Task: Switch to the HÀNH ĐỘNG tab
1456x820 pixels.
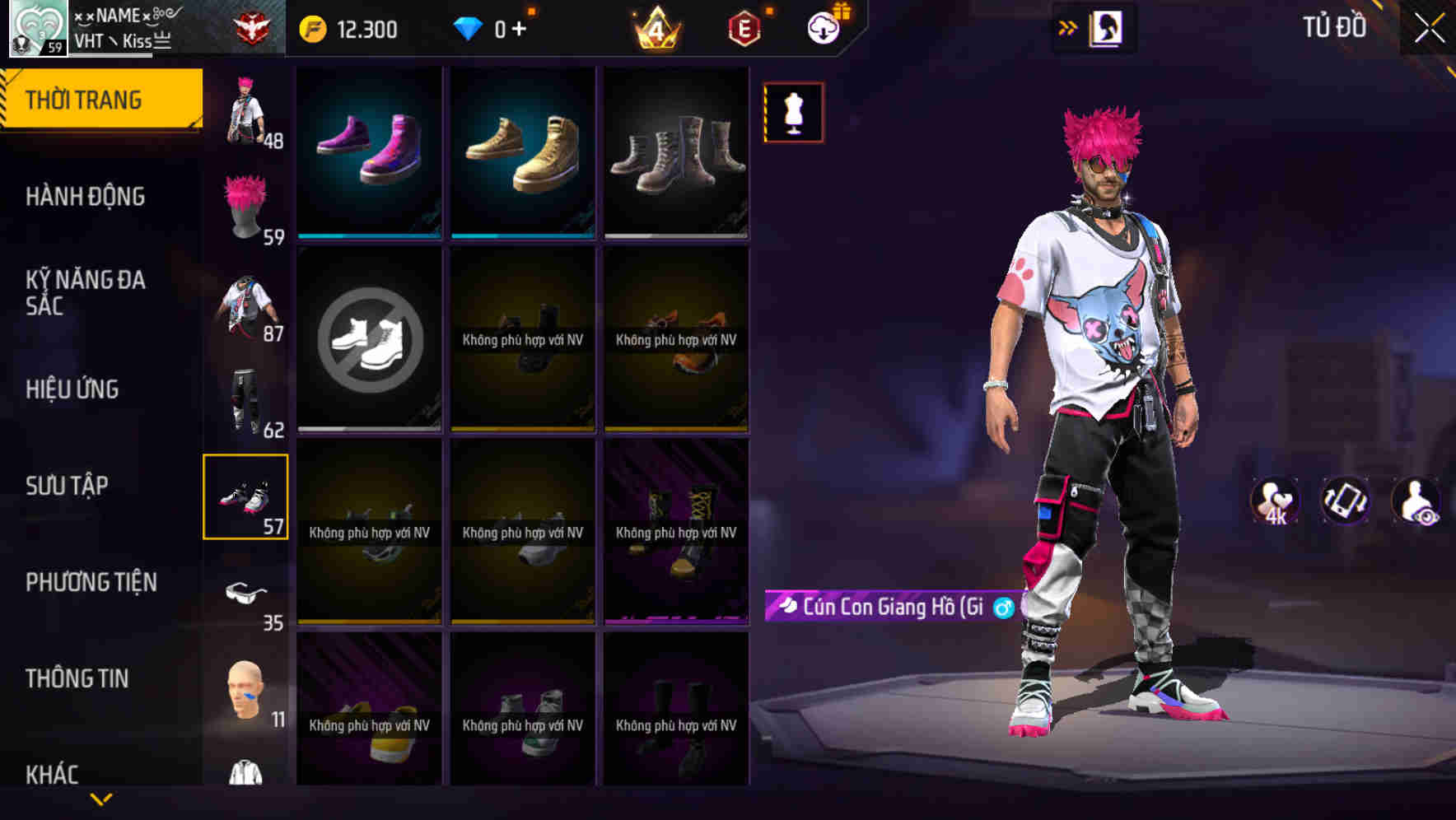Action: pyautogui.click(x=85, y=196)
